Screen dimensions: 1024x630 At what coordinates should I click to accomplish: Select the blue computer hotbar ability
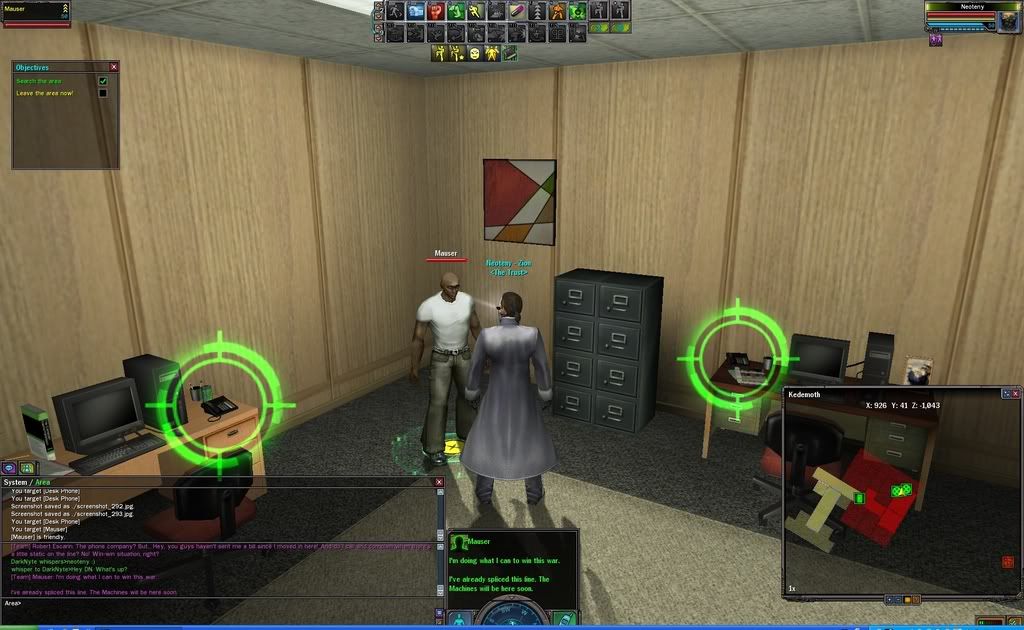coord(415,12)
